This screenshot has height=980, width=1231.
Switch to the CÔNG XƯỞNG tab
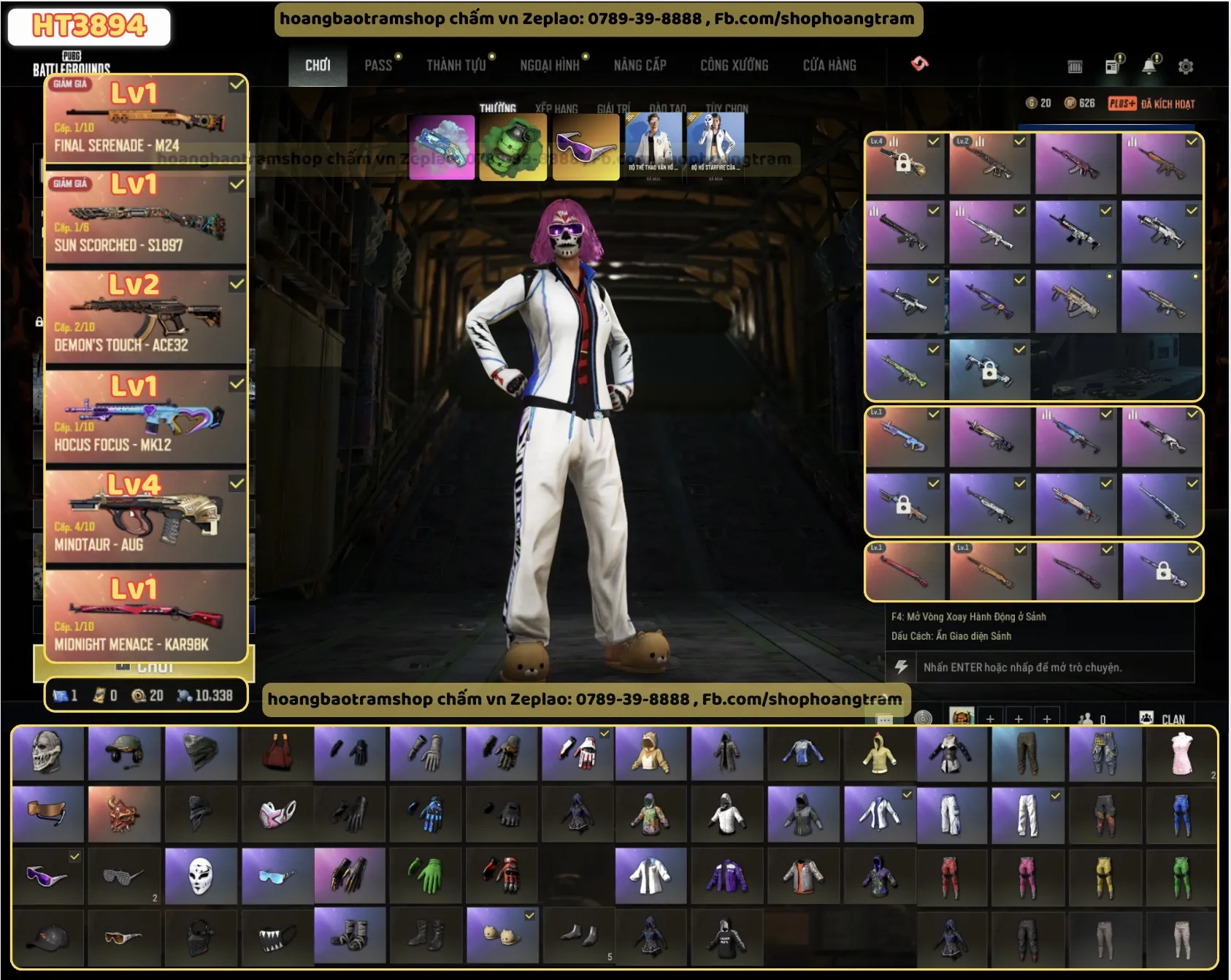(x=734, y=66)
